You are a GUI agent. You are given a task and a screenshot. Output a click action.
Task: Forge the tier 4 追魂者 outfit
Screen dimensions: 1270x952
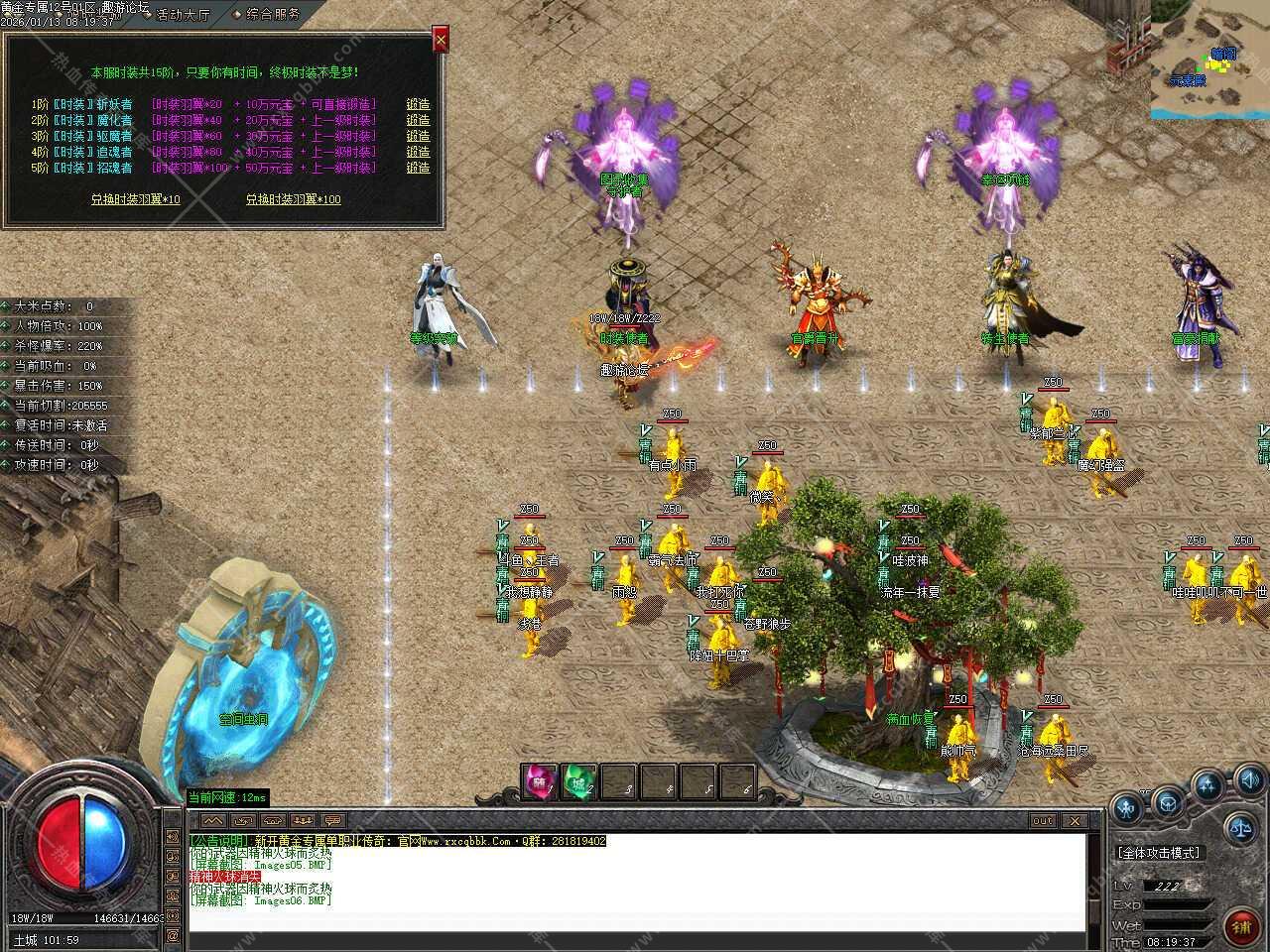(418, 152)
